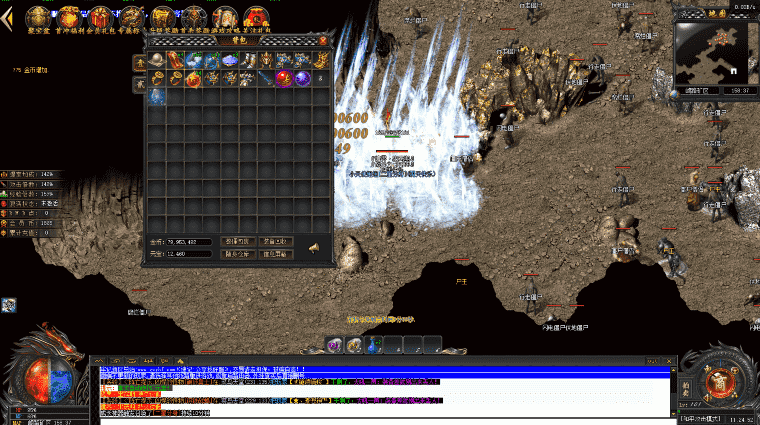760x425 pixels.
Task: Switch to the second backpack side tab
Action: coord(139,85)
